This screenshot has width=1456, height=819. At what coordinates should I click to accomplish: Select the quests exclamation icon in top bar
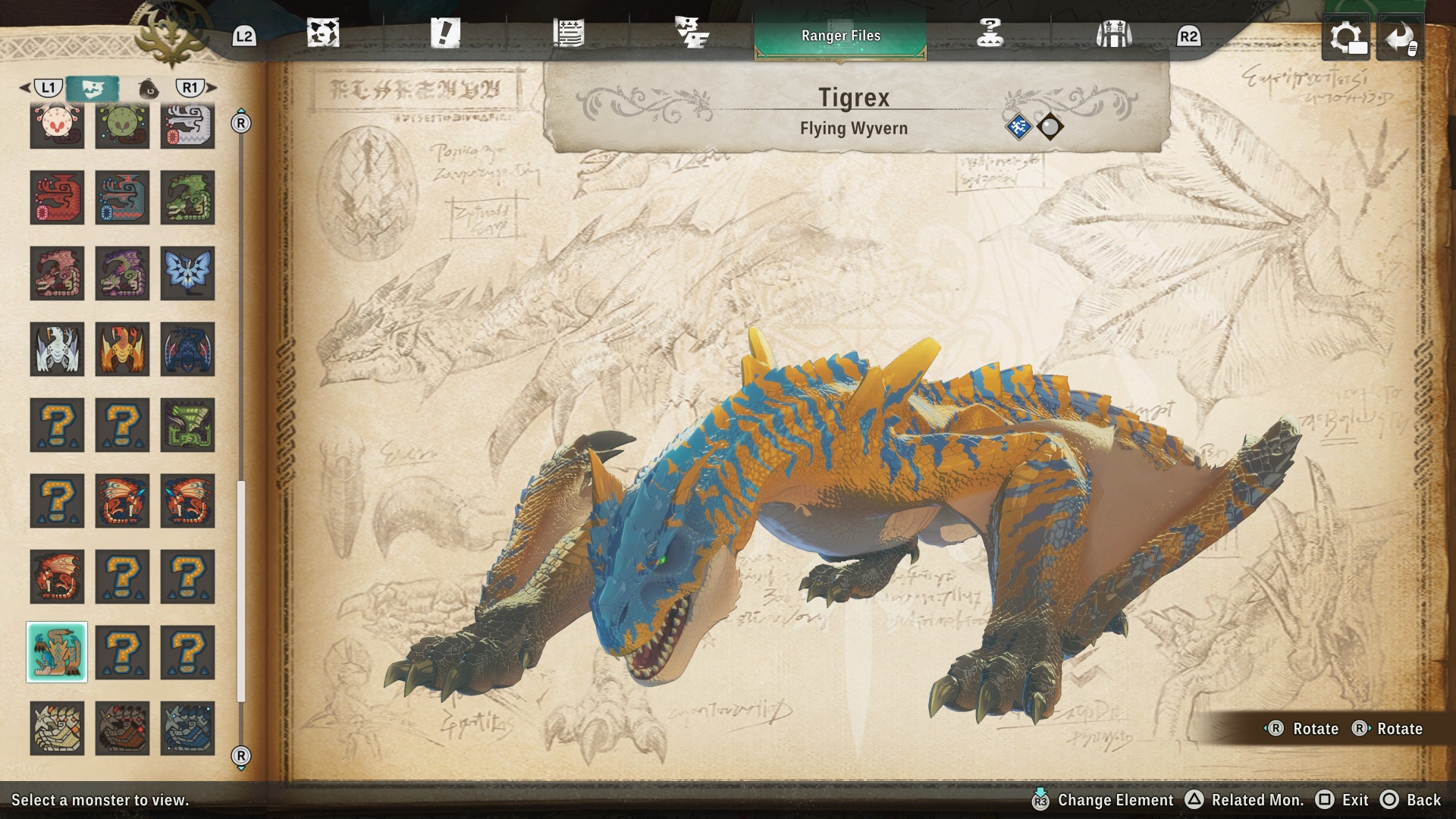coord(446,34)
